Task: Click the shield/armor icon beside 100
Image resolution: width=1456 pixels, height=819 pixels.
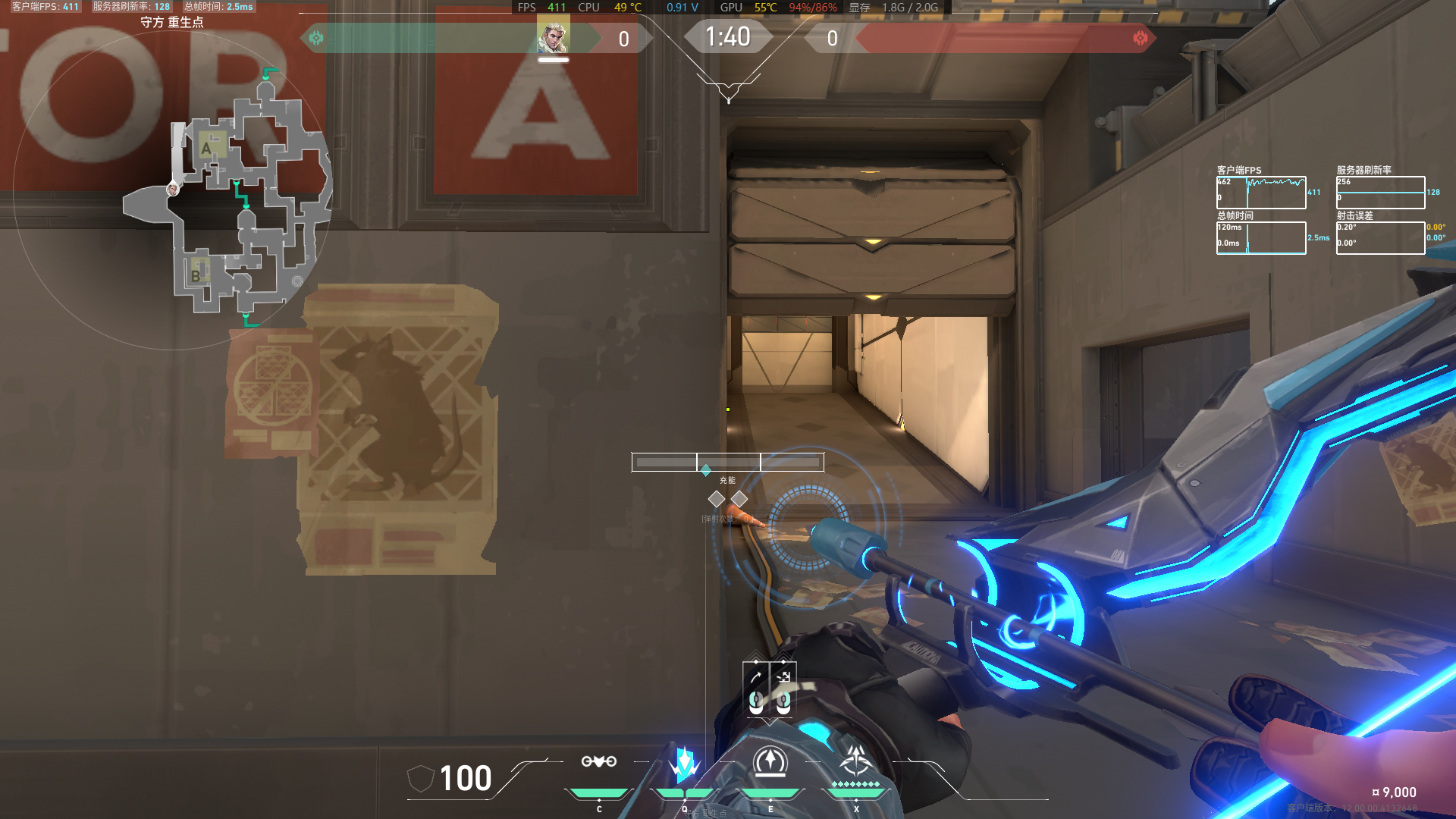Action: pos(419,779)
